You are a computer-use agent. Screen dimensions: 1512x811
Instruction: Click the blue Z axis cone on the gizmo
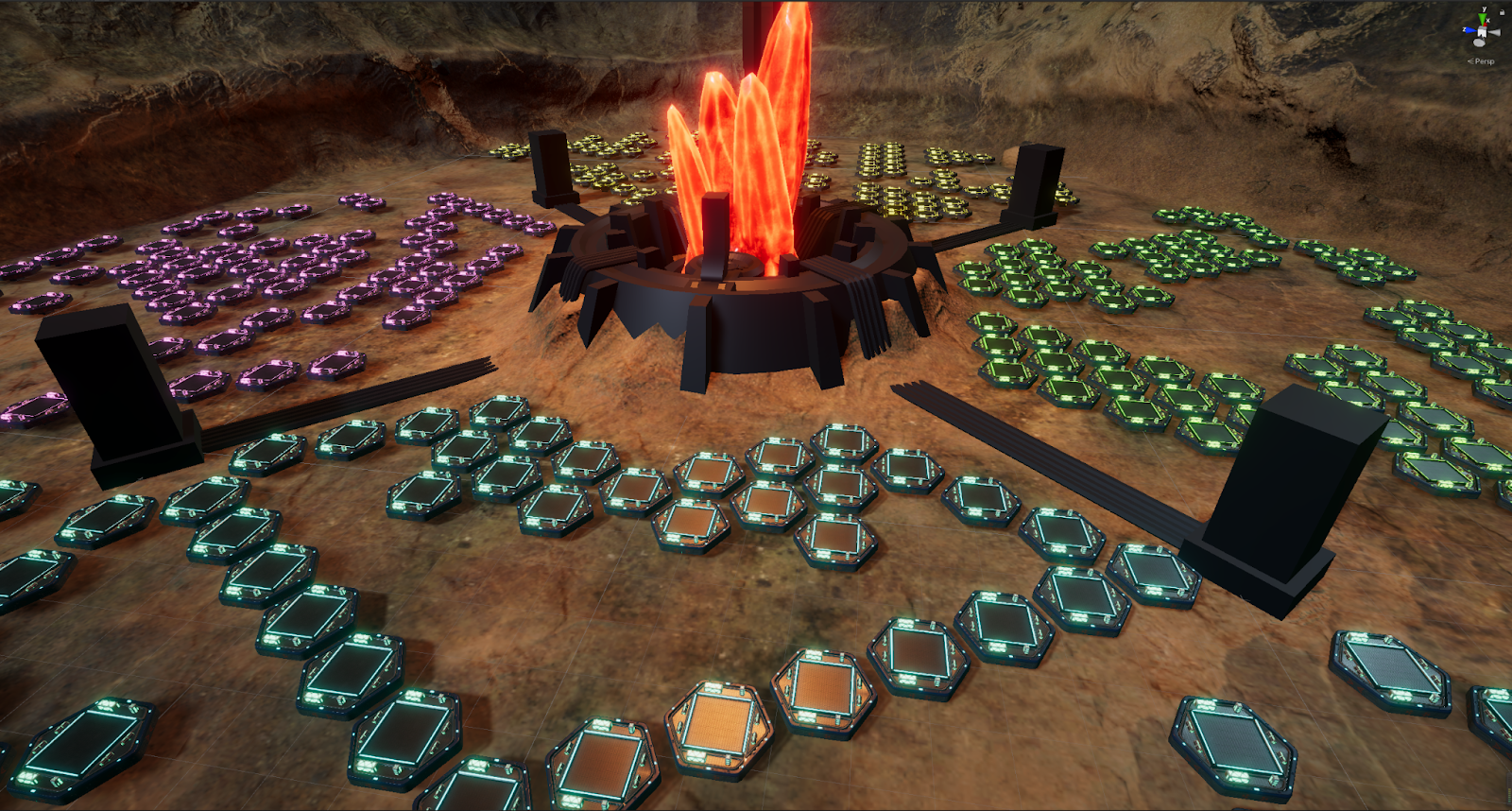[1468, 30]
